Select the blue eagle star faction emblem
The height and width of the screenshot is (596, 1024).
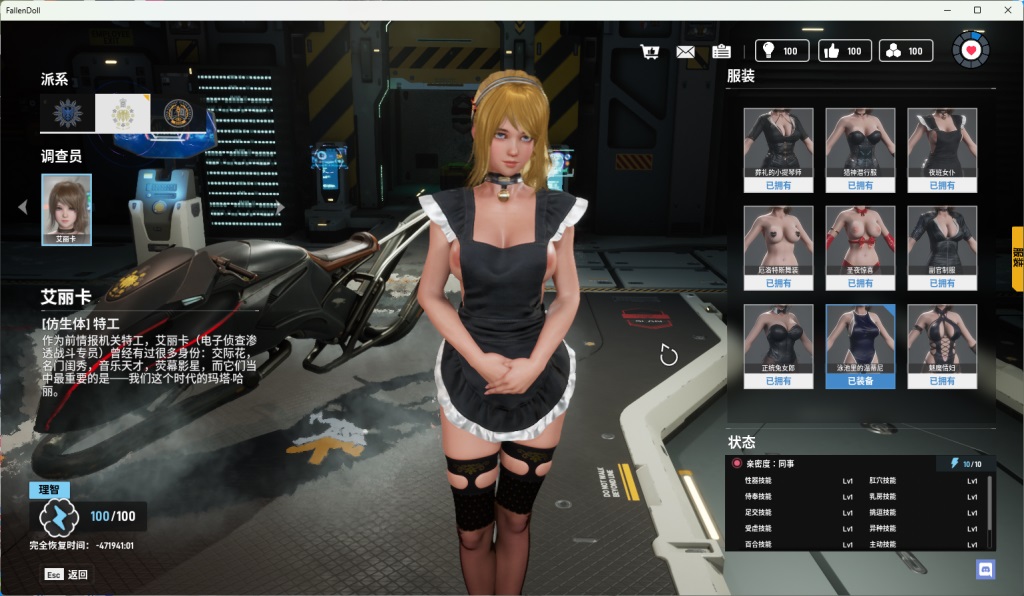[x=67, y=113]
